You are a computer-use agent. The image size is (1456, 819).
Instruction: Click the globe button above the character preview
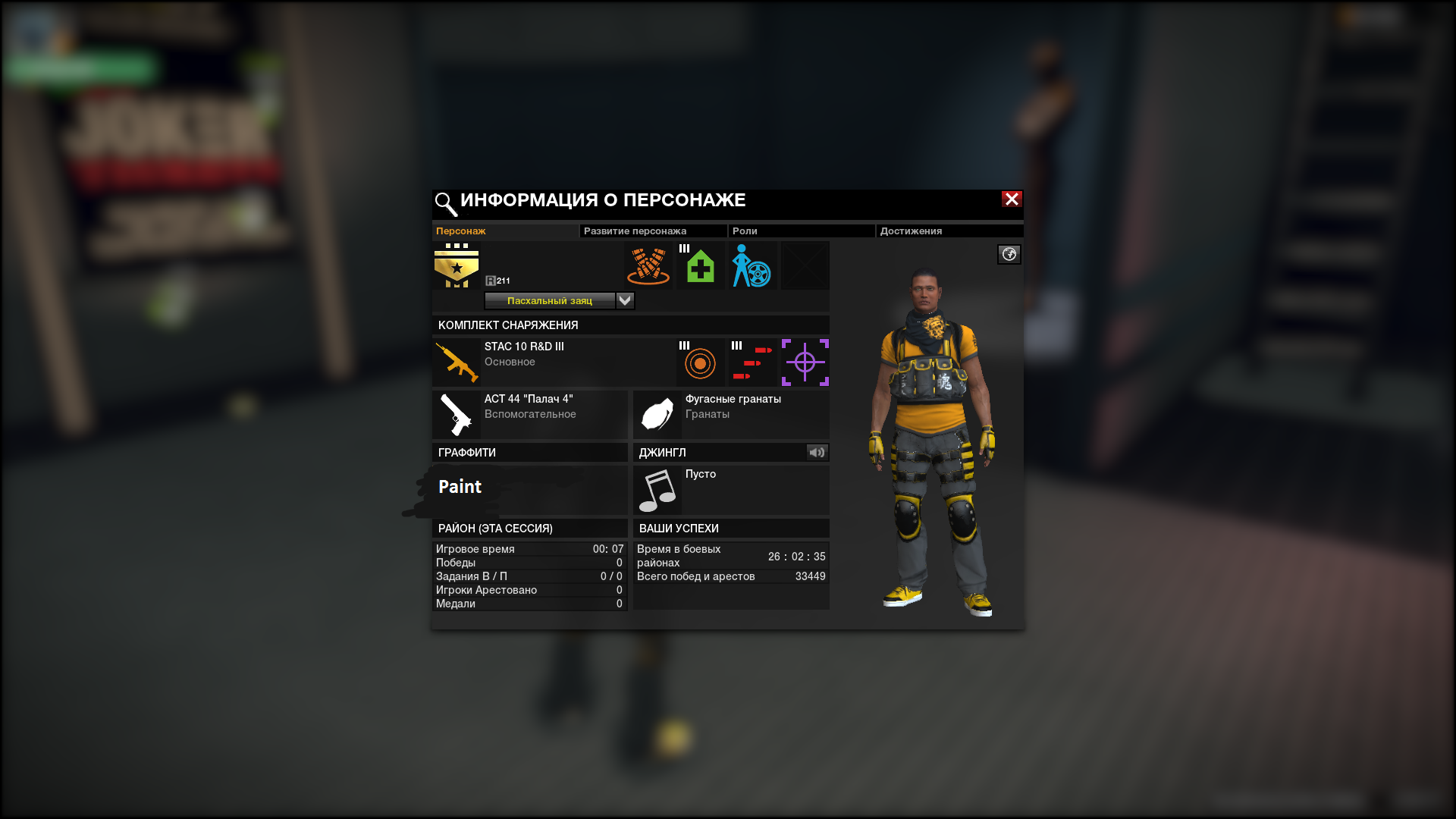point(1009,255)
